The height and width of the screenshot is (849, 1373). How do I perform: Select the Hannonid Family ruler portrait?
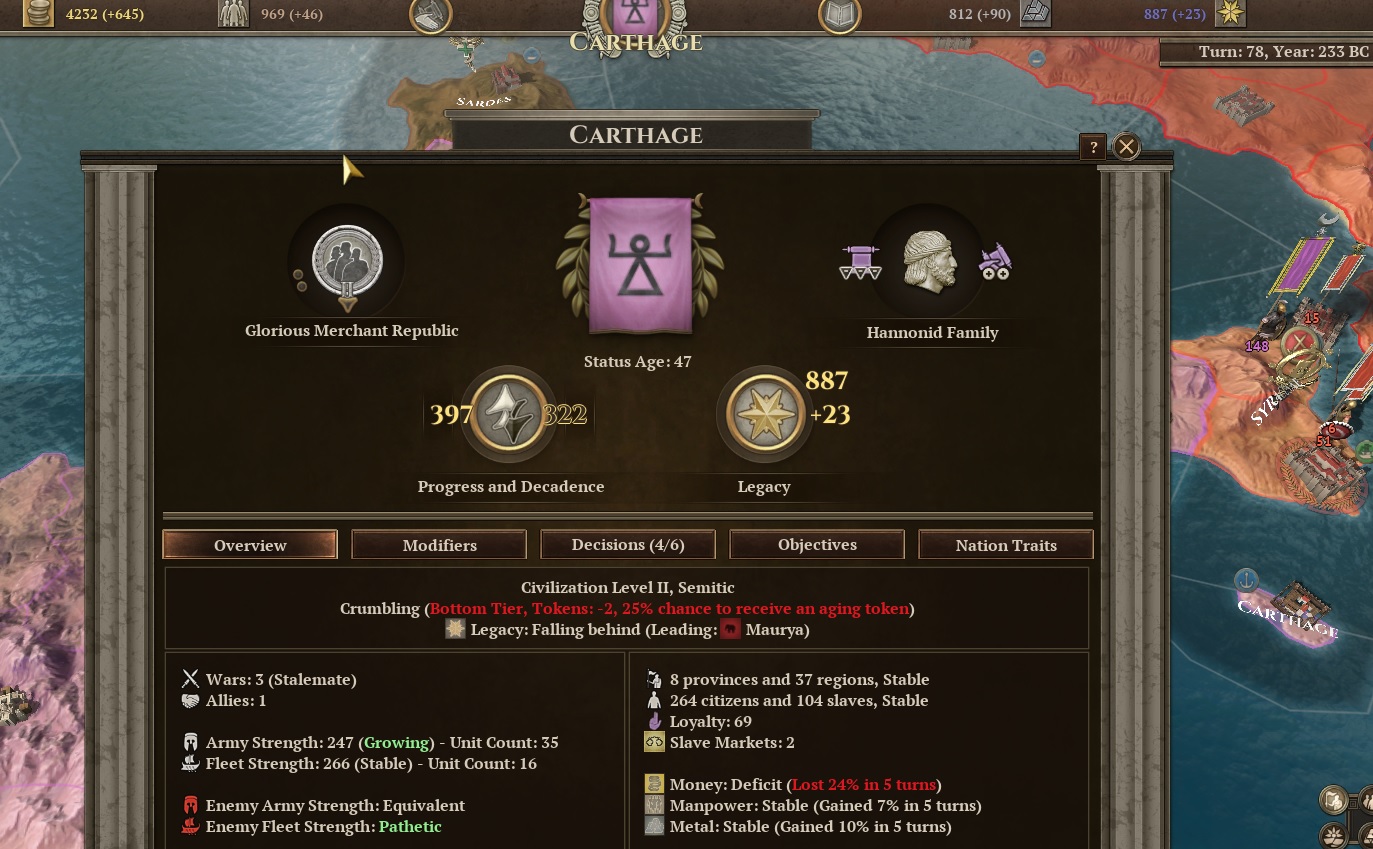click(x=929, y=262)
